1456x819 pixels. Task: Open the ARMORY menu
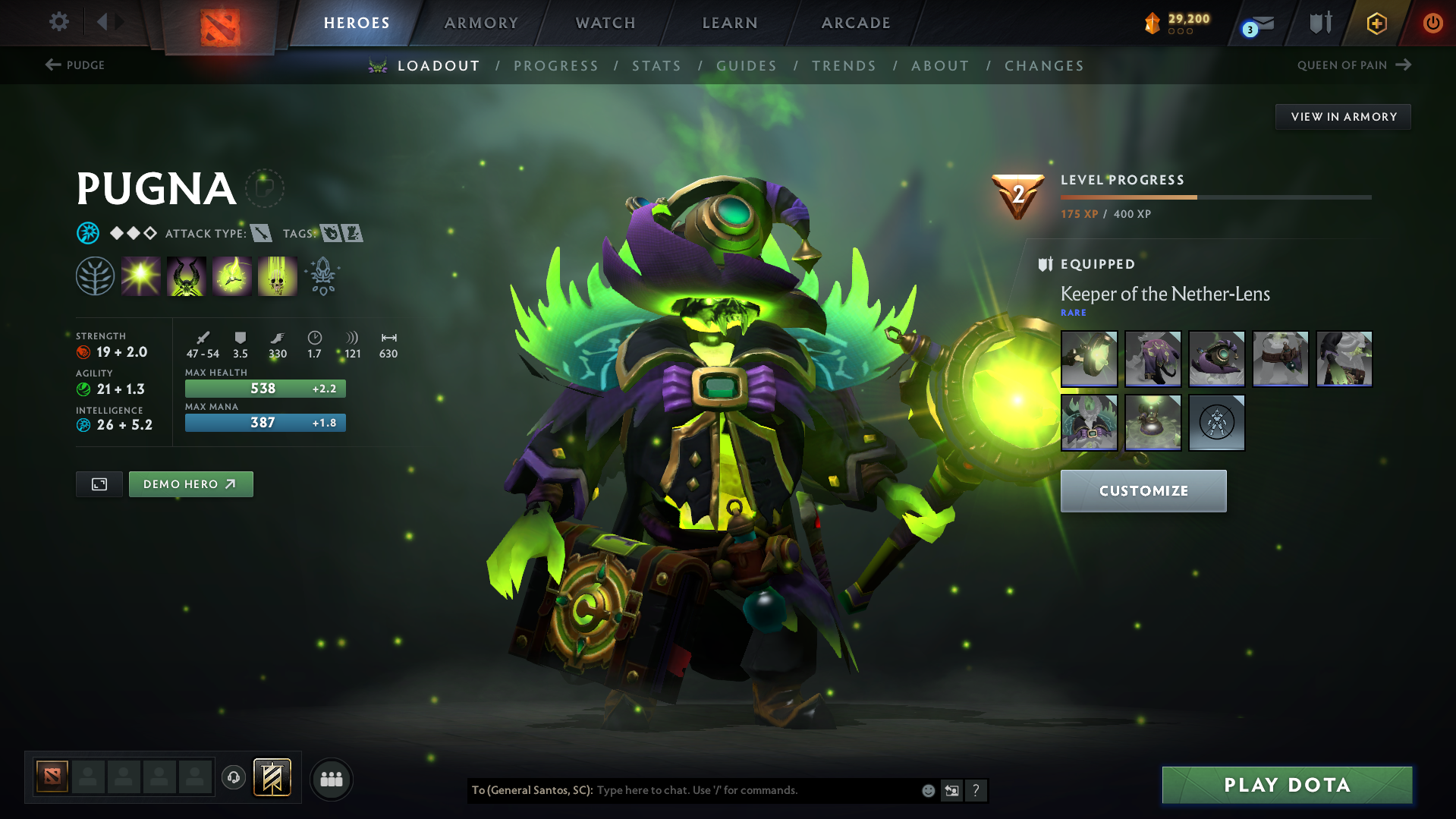481,23
